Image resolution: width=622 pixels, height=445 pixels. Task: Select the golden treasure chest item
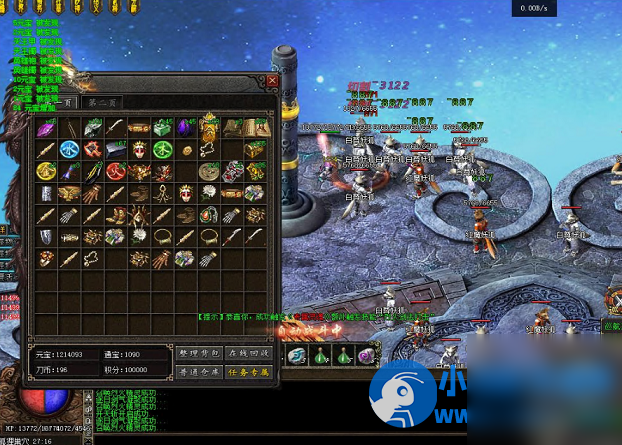[x=254, y=149]
